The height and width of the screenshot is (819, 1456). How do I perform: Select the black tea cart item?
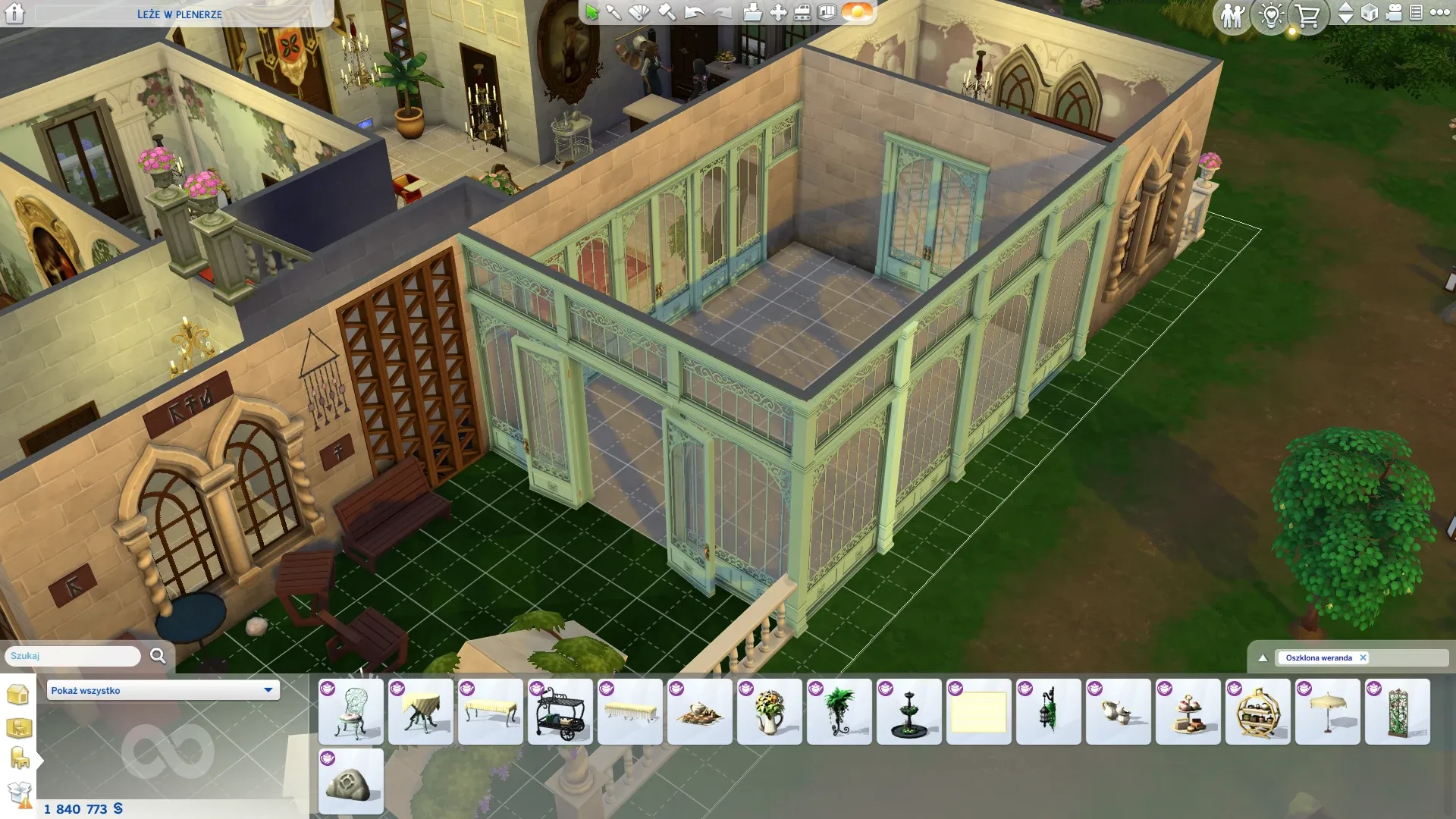click(x=560, y=711)
